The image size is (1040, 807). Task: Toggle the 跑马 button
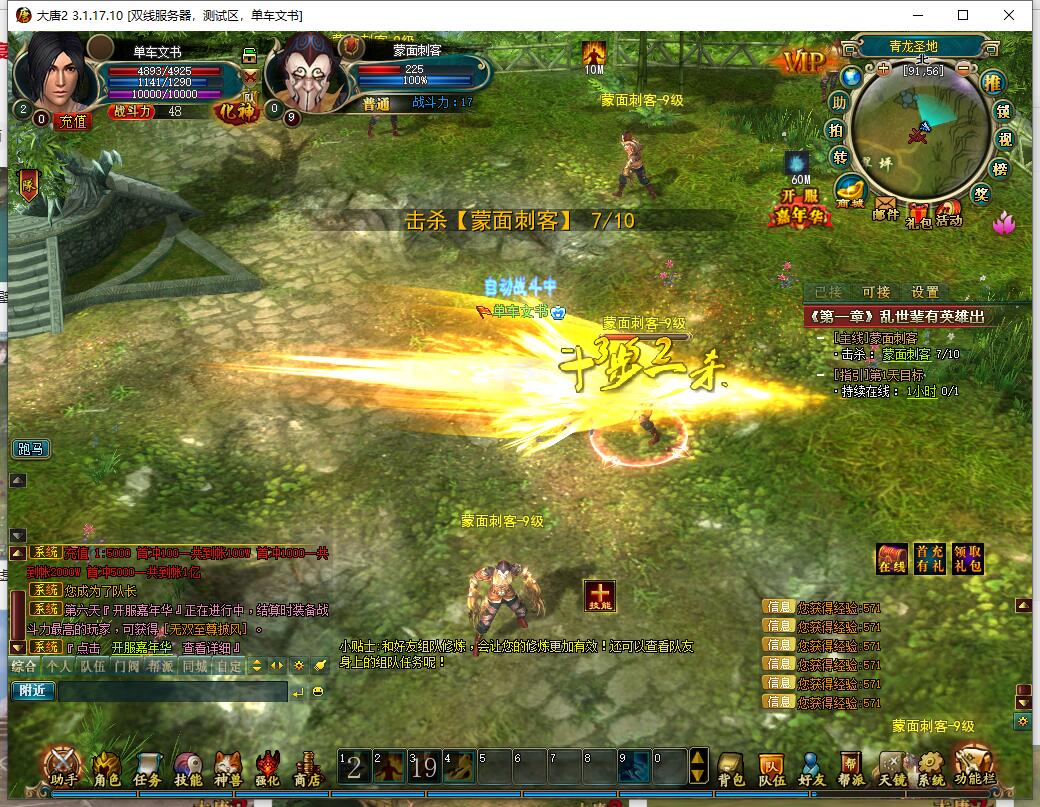pyautogui.click(x=30, y=449)
